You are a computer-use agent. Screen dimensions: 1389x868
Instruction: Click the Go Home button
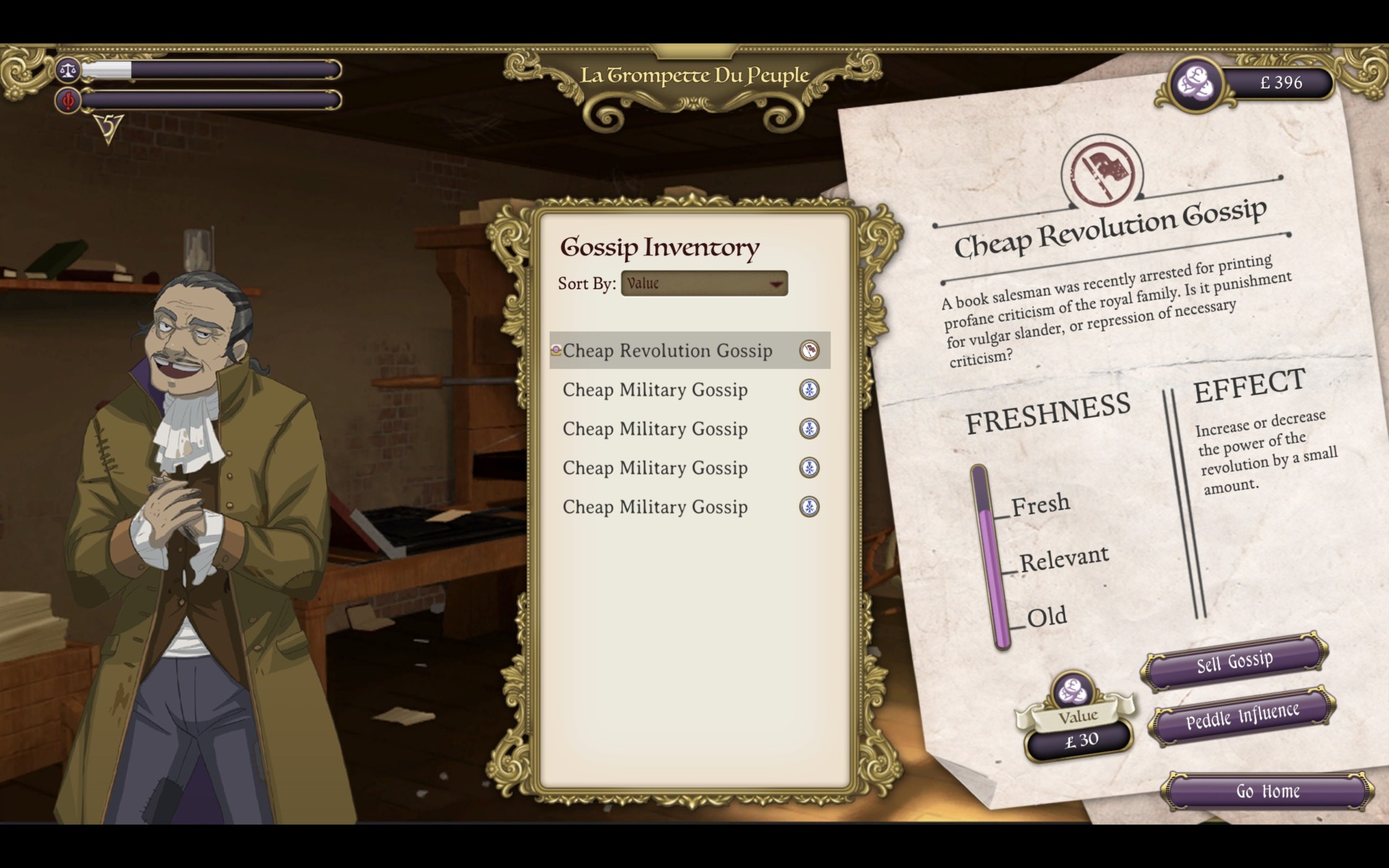click(1267, 791)
